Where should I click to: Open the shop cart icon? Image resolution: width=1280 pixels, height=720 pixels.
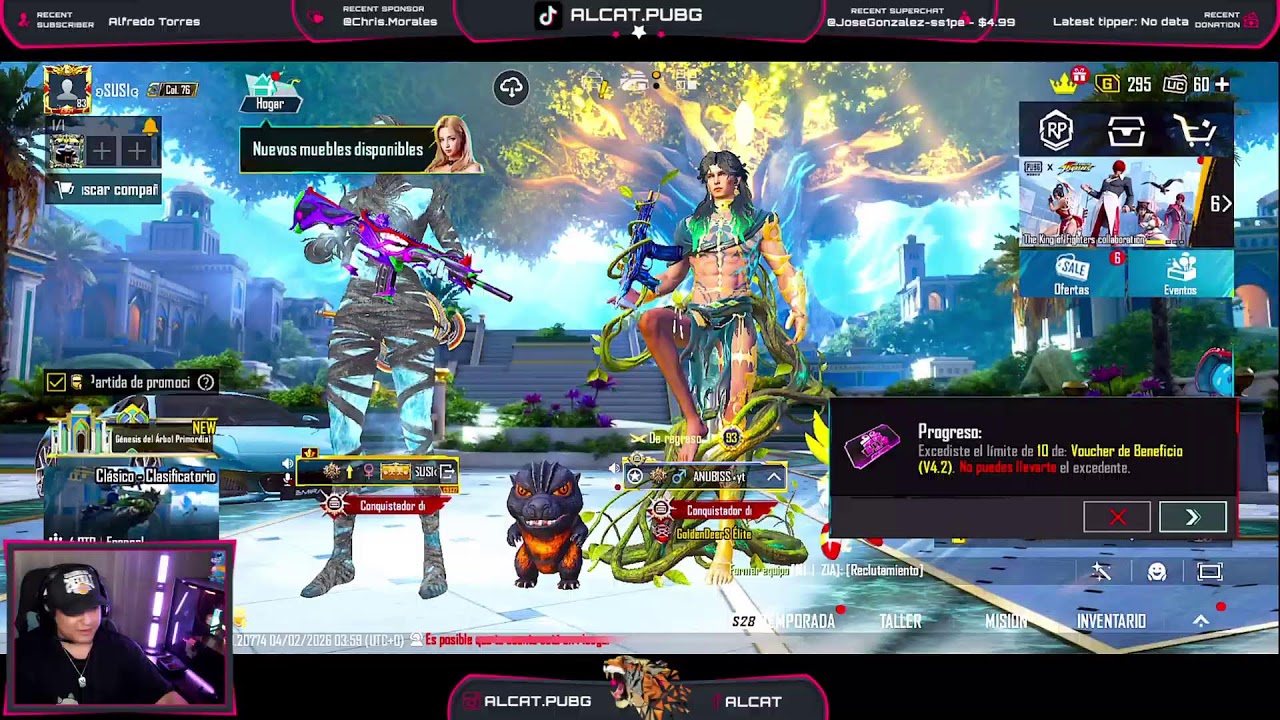tap(1195, 131)
